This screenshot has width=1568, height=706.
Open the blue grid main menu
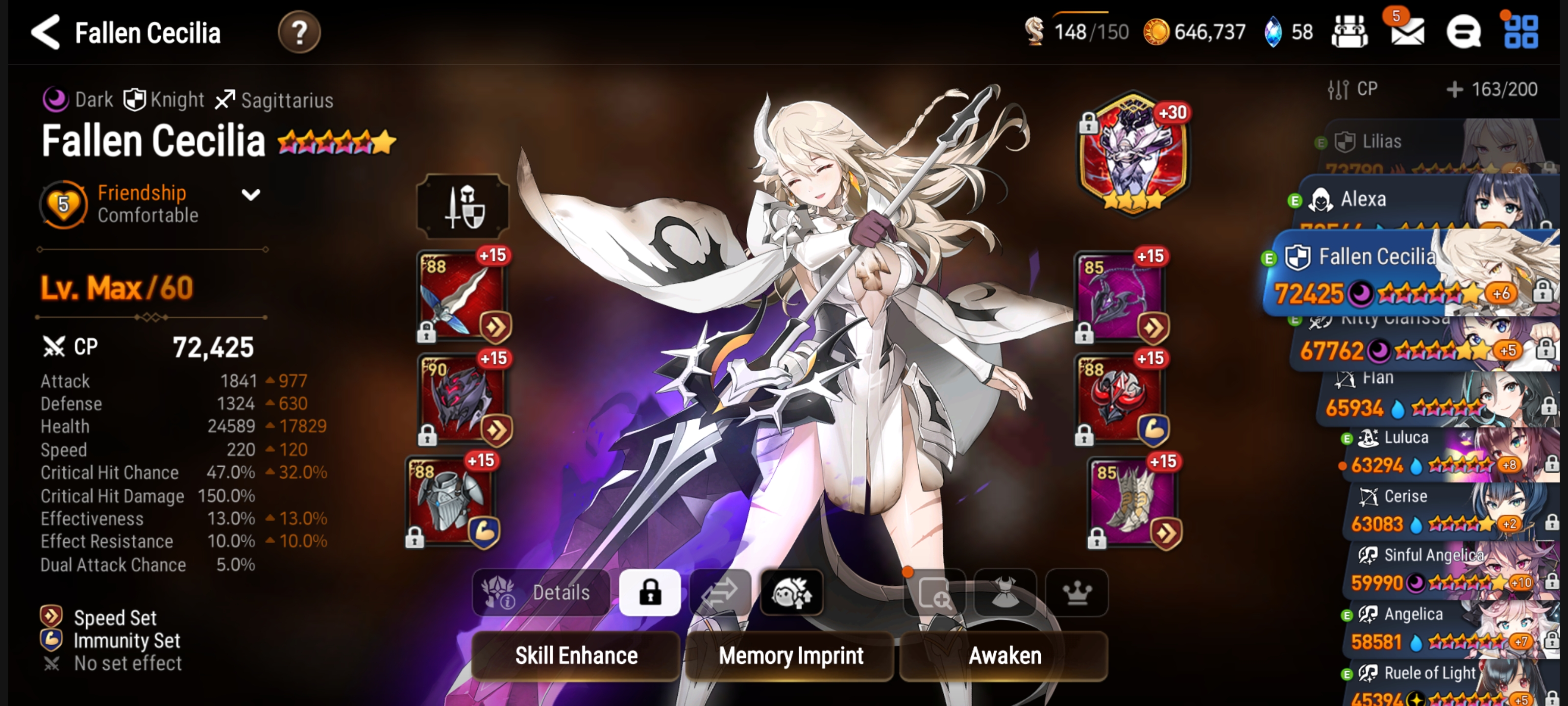(x=1520, y=32)
